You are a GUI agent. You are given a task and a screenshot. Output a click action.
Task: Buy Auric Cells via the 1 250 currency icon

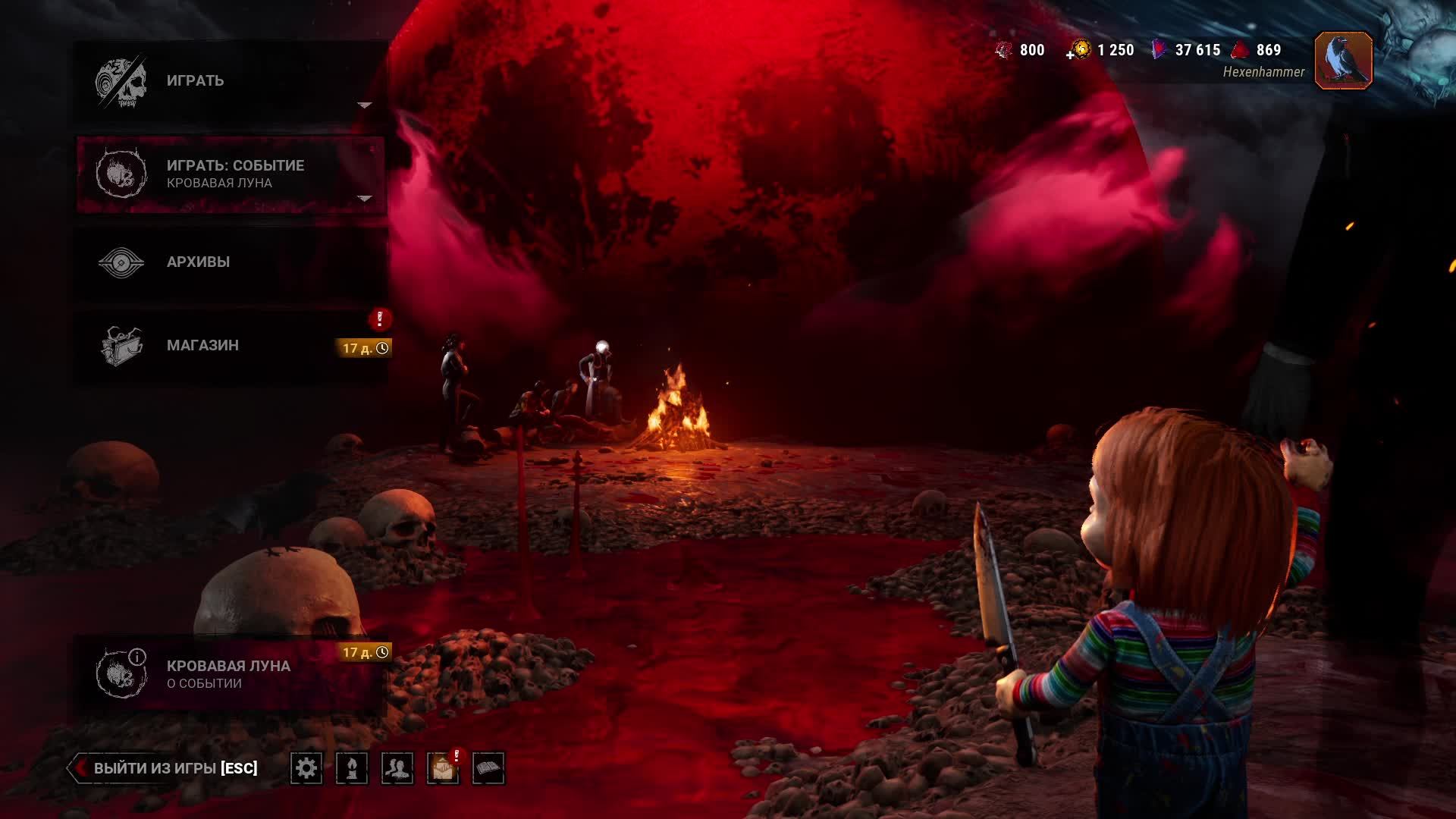(x=1080, y=50)
